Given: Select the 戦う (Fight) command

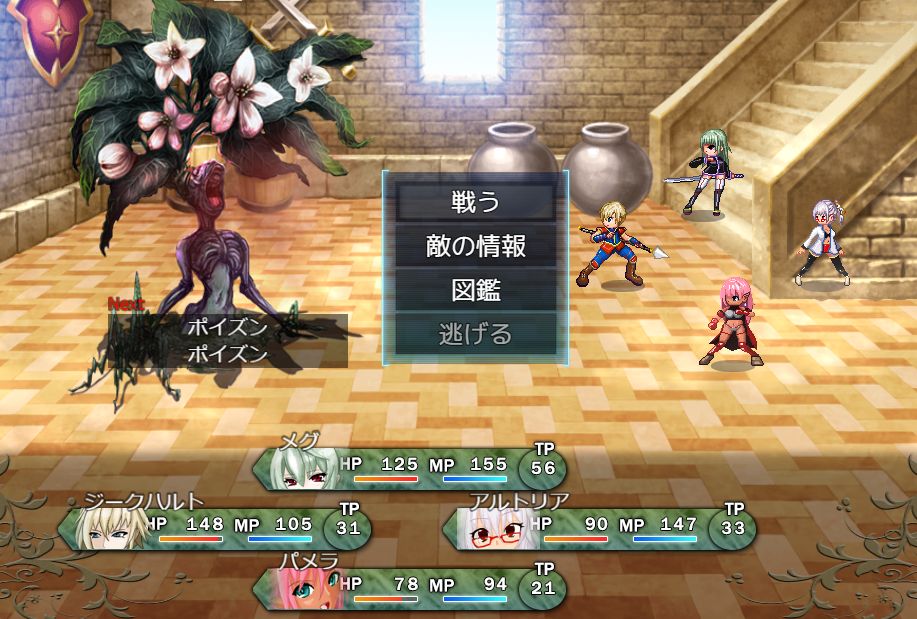Looking at the screenshot, I should point(475,202).
